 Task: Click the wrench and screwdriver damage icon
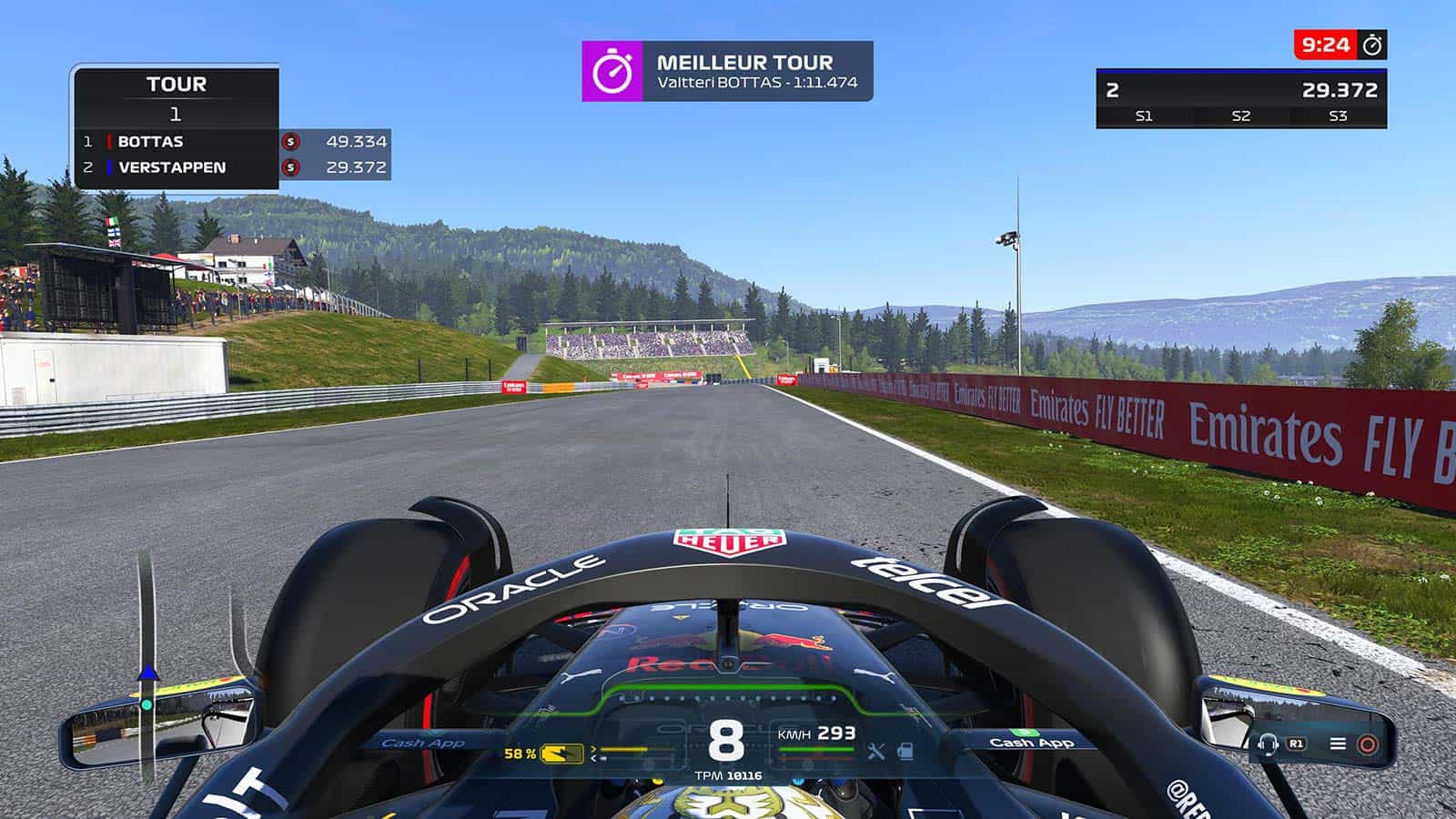click(x=876, y=752)
